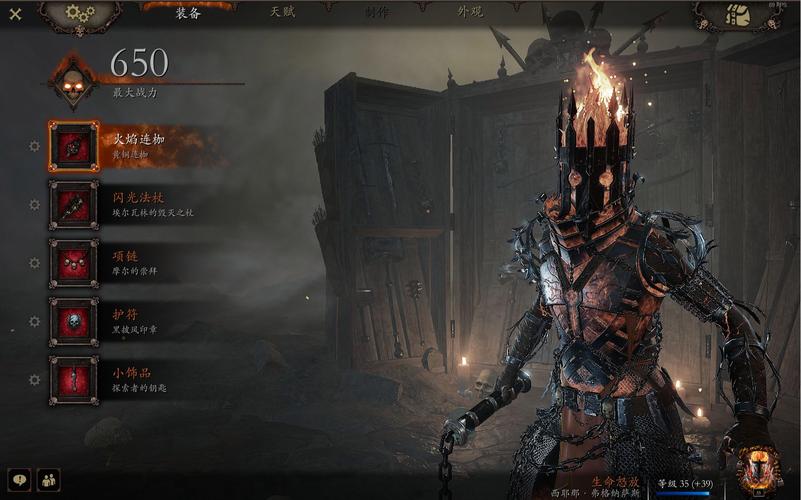The image size is (801, 500).
Task: Pick the 护符 amulet slot
Action: (x=74, y=321)
